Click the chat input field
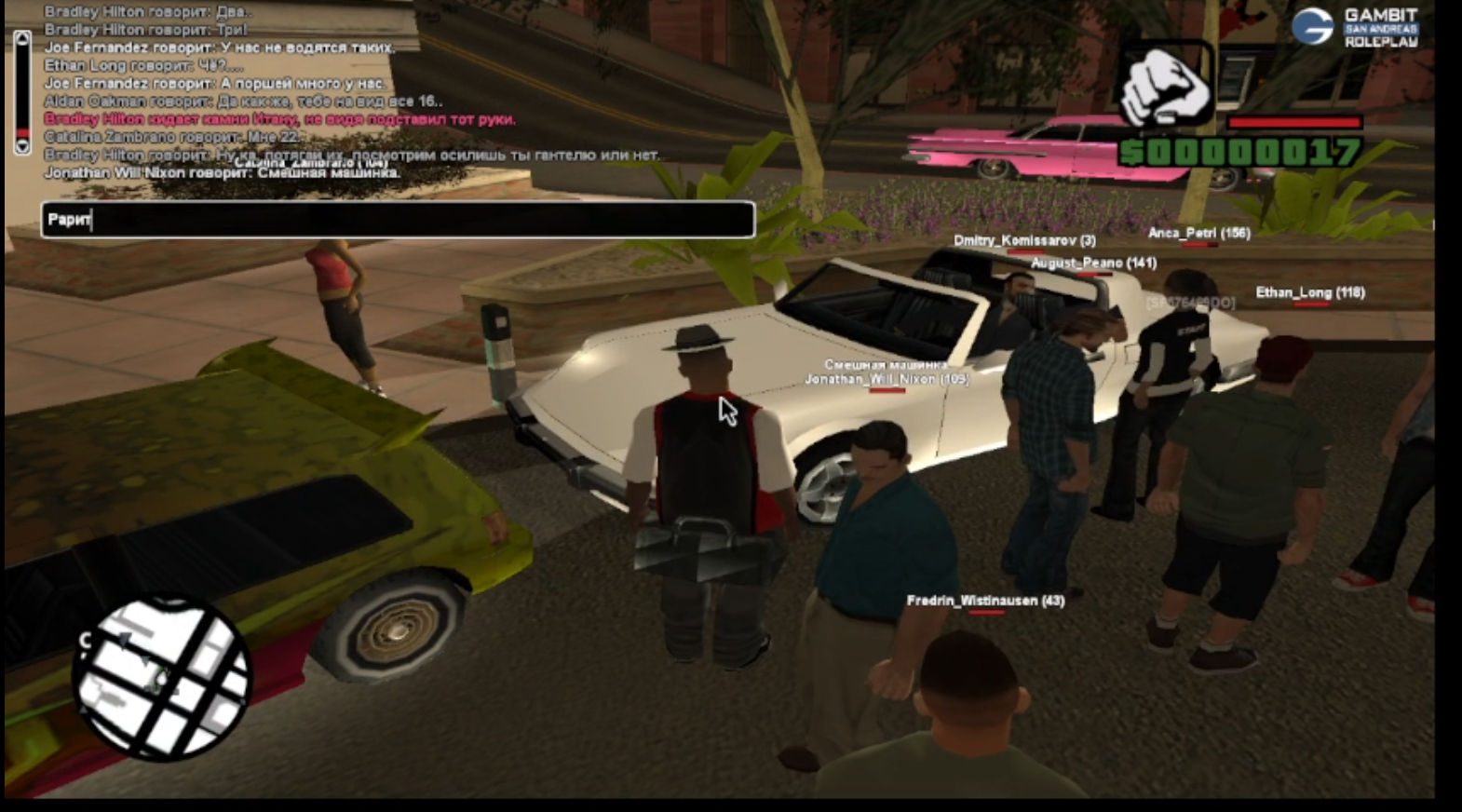1462x812 pixels. (398, 220)
